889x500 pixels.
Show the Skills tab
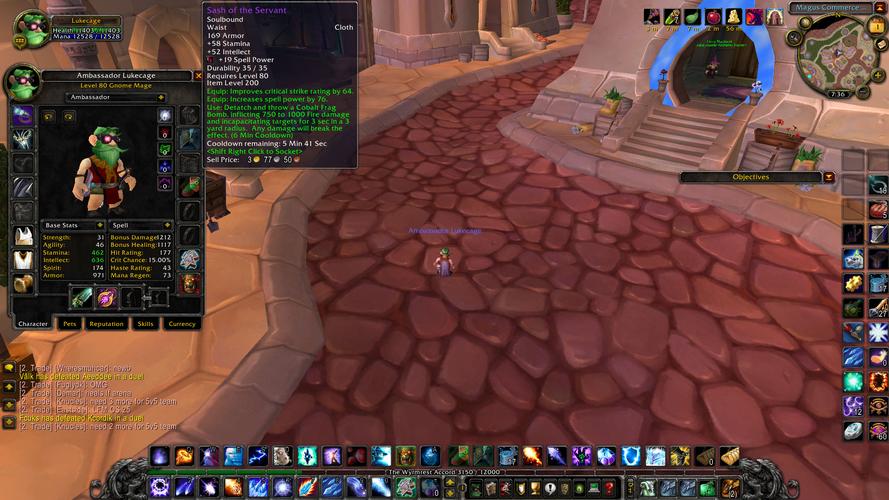tap(145, 324)
